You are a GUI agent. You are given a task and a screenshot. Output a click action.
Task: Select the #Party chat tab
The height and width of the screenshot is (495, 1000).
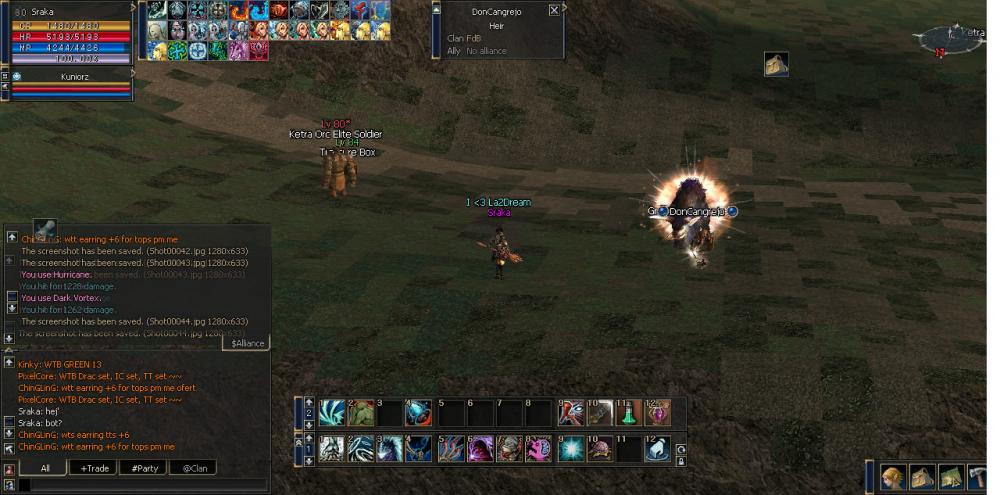click(146, 468)
